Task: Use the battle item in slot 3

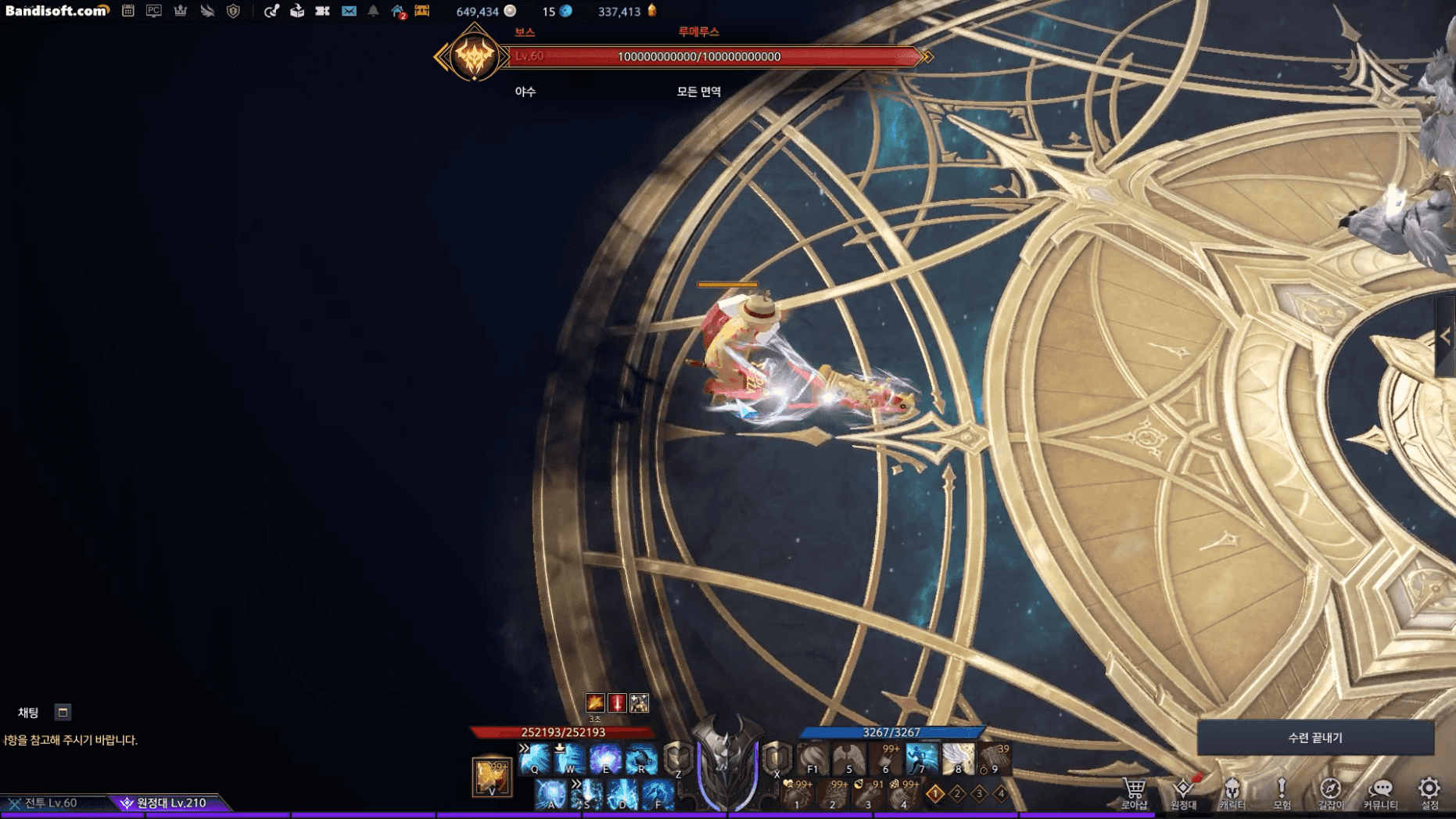Action: click(868, 794)
